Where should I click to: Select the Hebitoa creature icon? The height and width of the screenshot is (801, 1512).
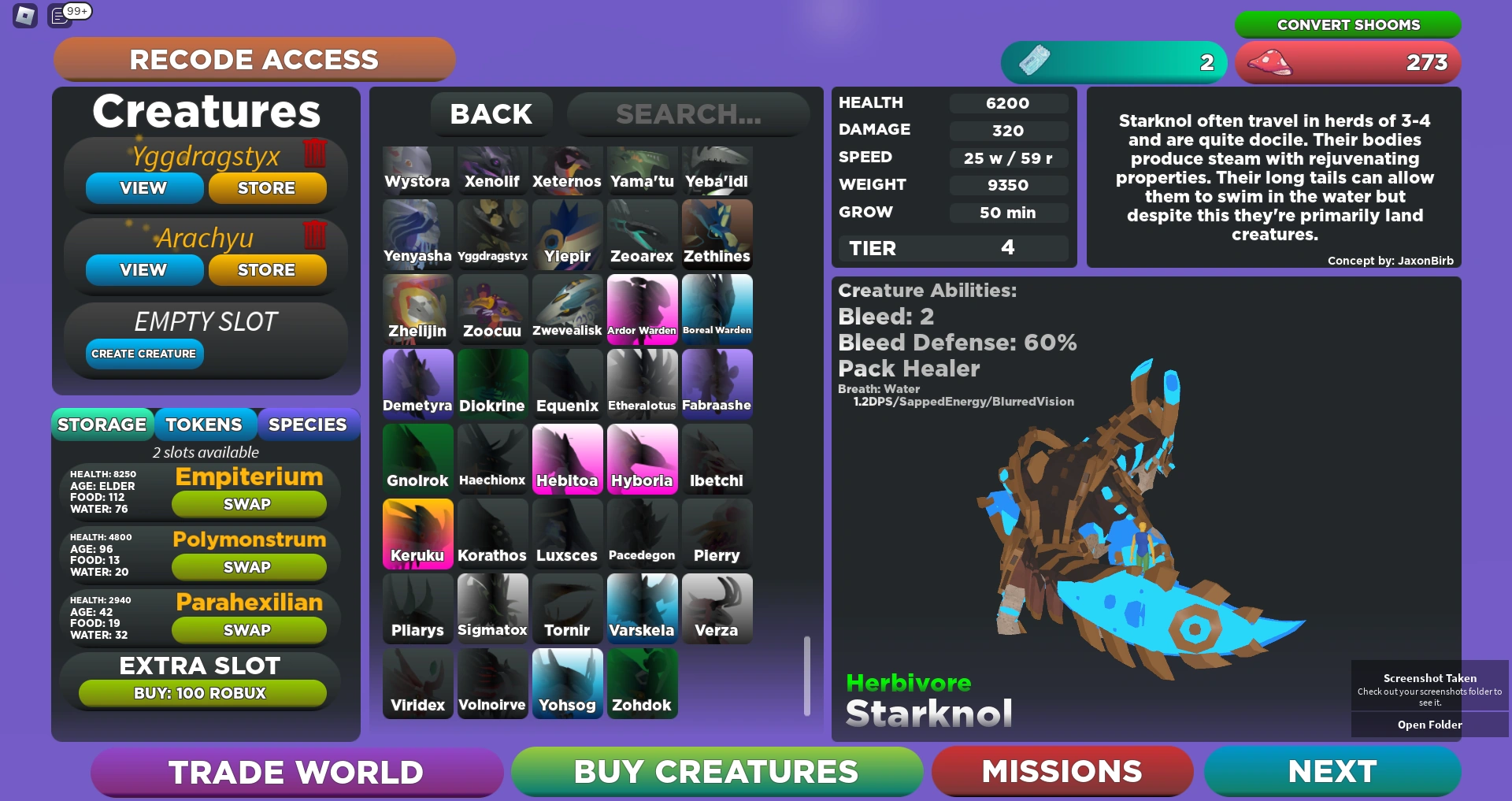click(567, 458)
